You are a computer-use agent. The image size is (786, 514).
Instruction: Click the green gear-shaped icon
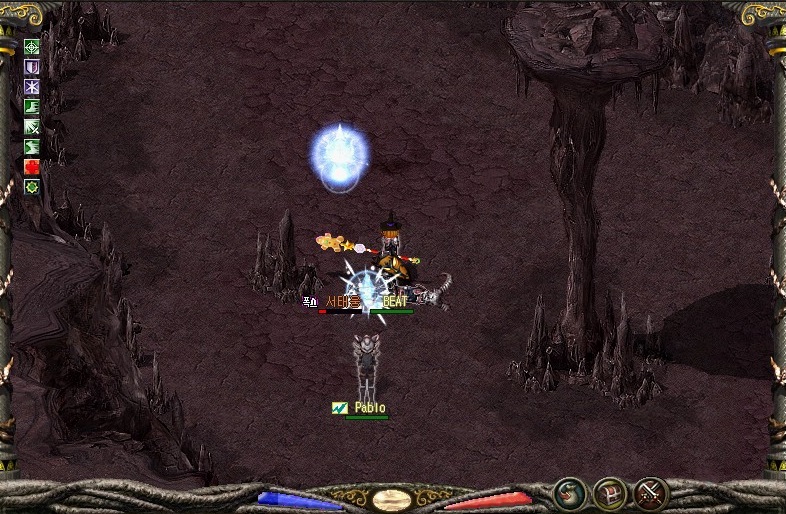pos(32,186)
